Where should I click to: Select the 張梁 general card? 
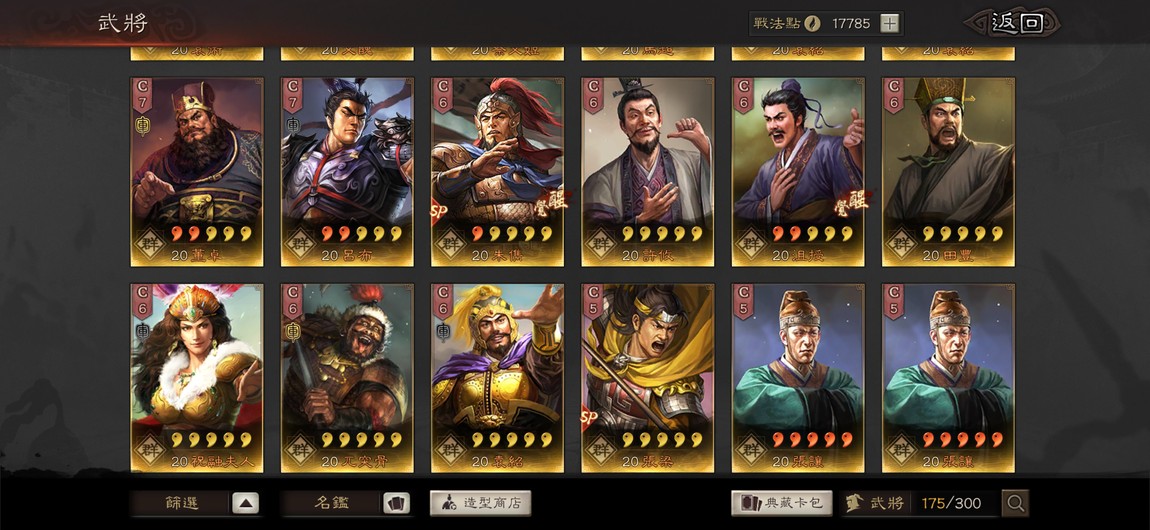(x=647, y=377)
